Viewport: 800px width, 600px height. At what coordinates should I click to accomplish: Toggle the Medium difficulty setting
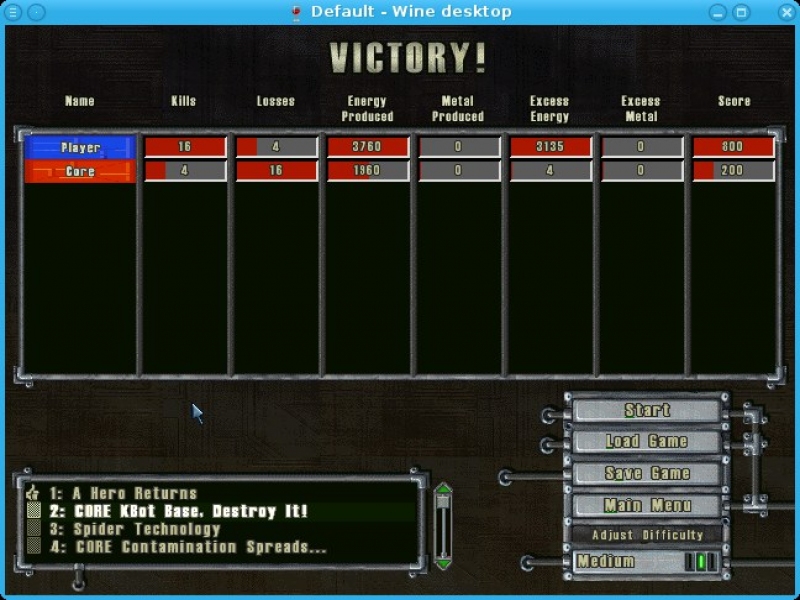pos(647,562)
